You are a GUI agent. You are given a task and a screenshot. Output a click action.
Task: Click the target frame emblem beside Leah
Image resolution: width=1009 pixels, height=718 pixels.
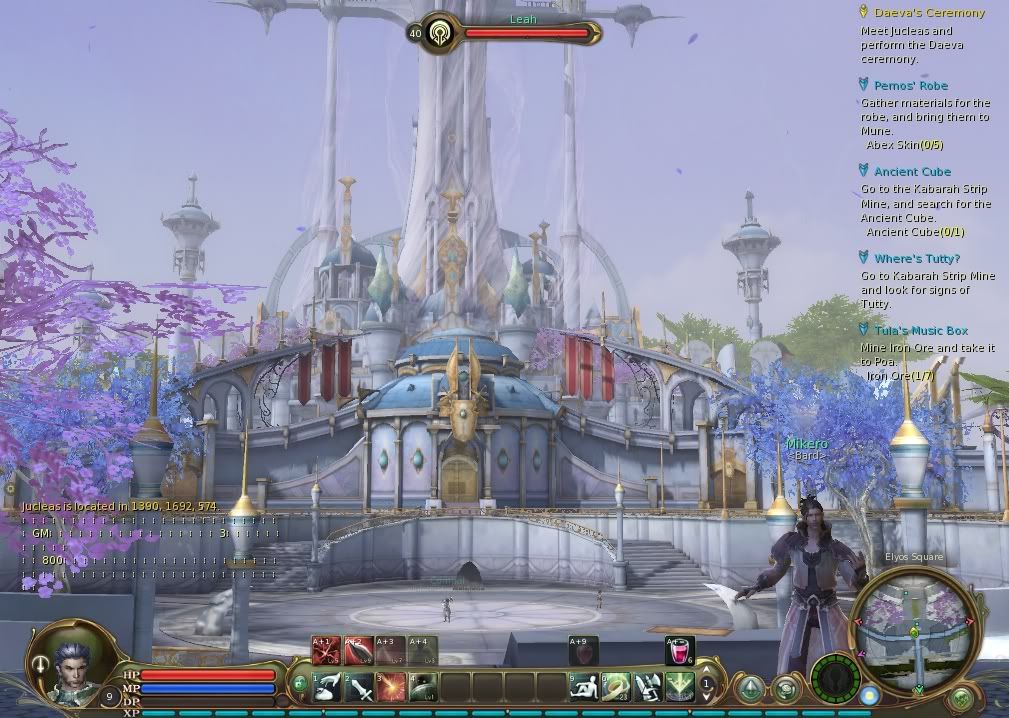[x=439, y=33]
